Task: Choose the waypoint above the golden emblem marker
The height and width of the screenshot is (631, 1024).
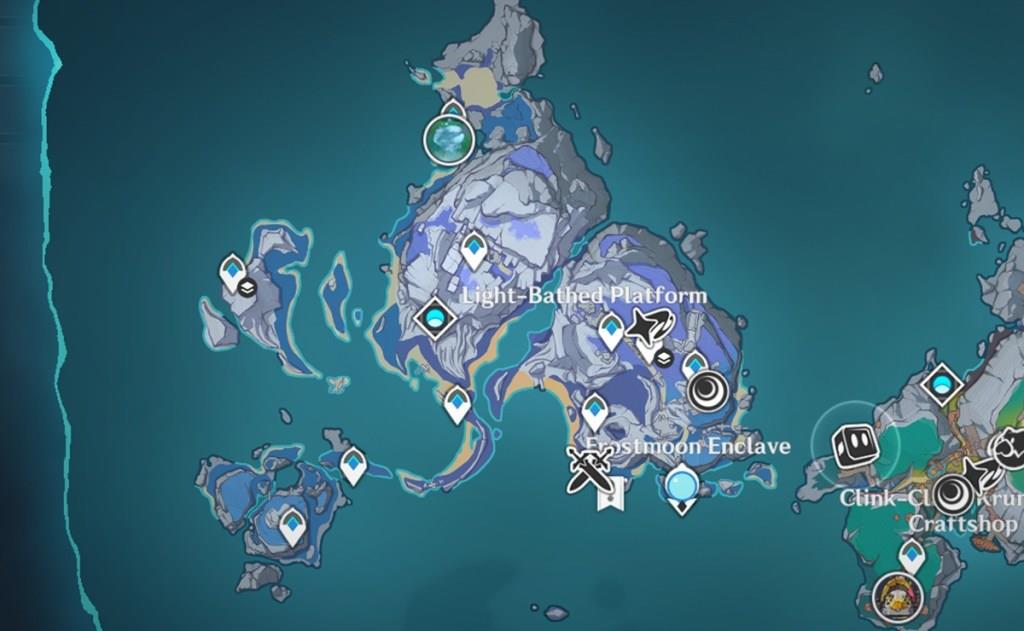Action: pyautogui.click(x=911, y=554)
